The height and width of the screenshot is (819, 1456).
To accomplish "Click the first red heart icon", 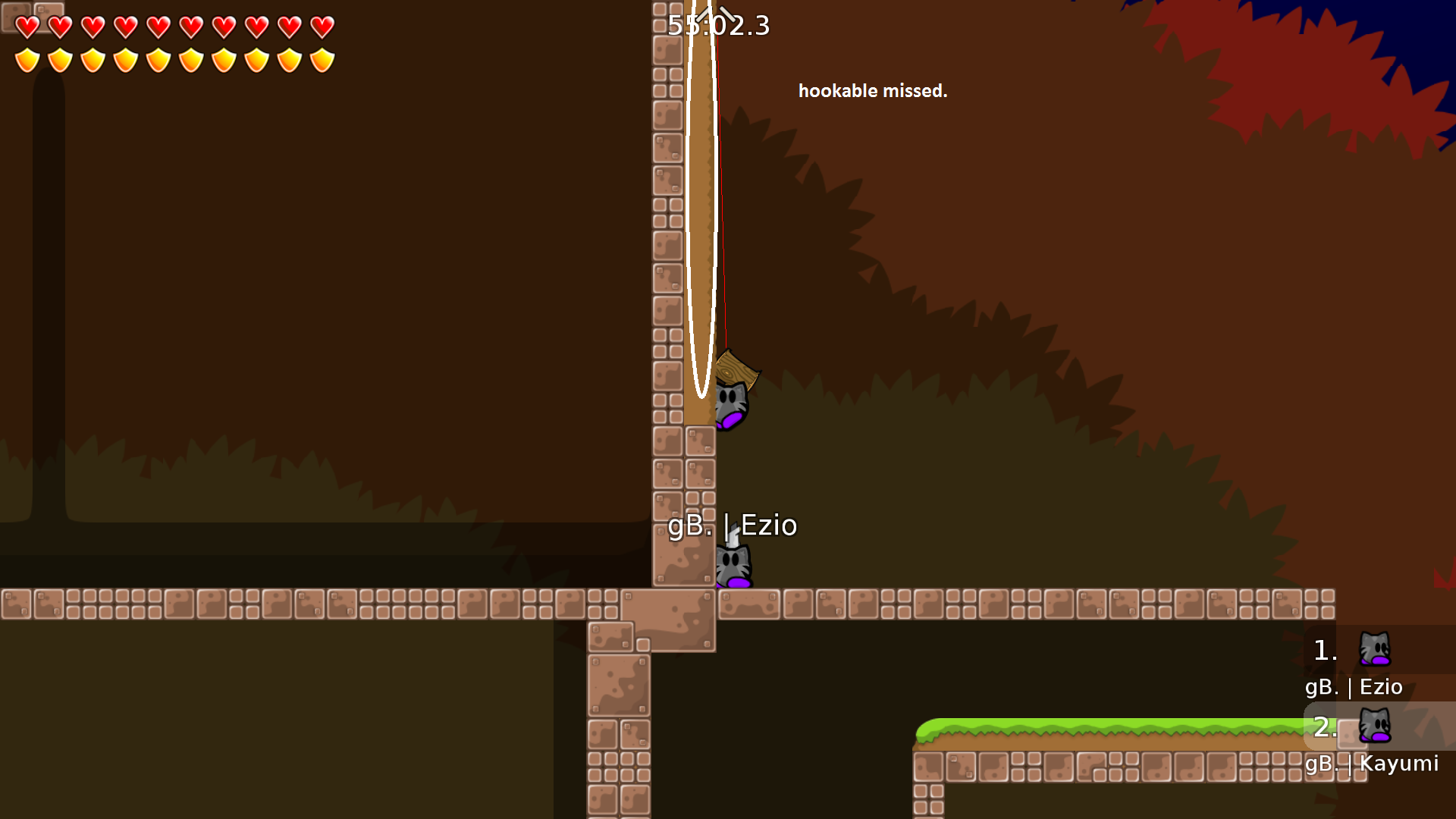I will pyautogui.click(x=28, y=27).
